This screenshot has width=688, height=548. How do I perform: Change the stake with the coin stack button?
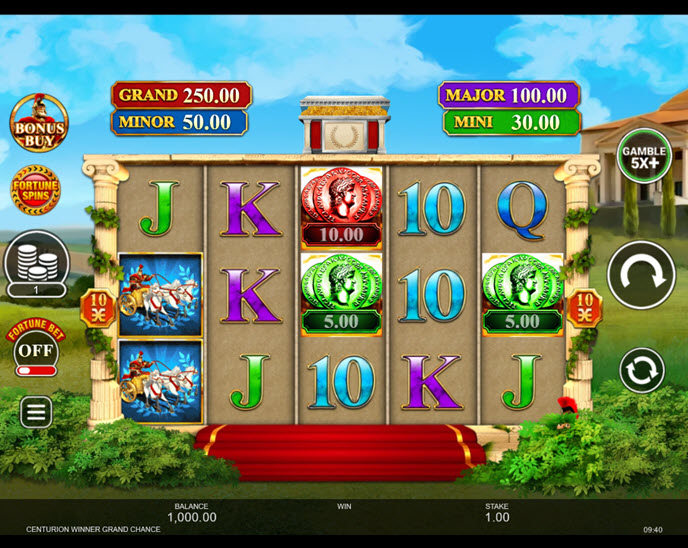pyautogui.click(x=36, y=260)
